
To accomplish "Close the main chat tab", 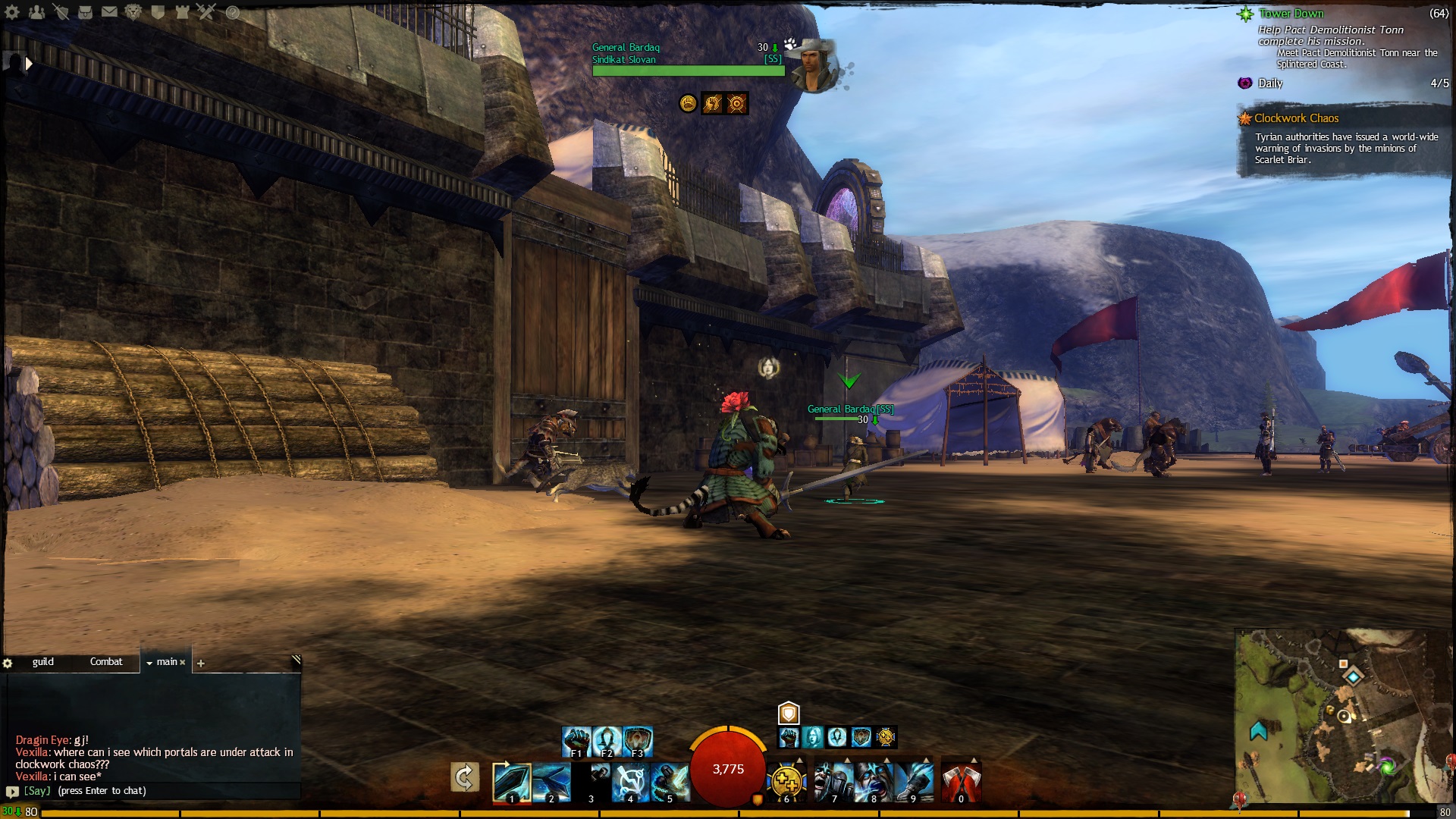I will 183,663.
